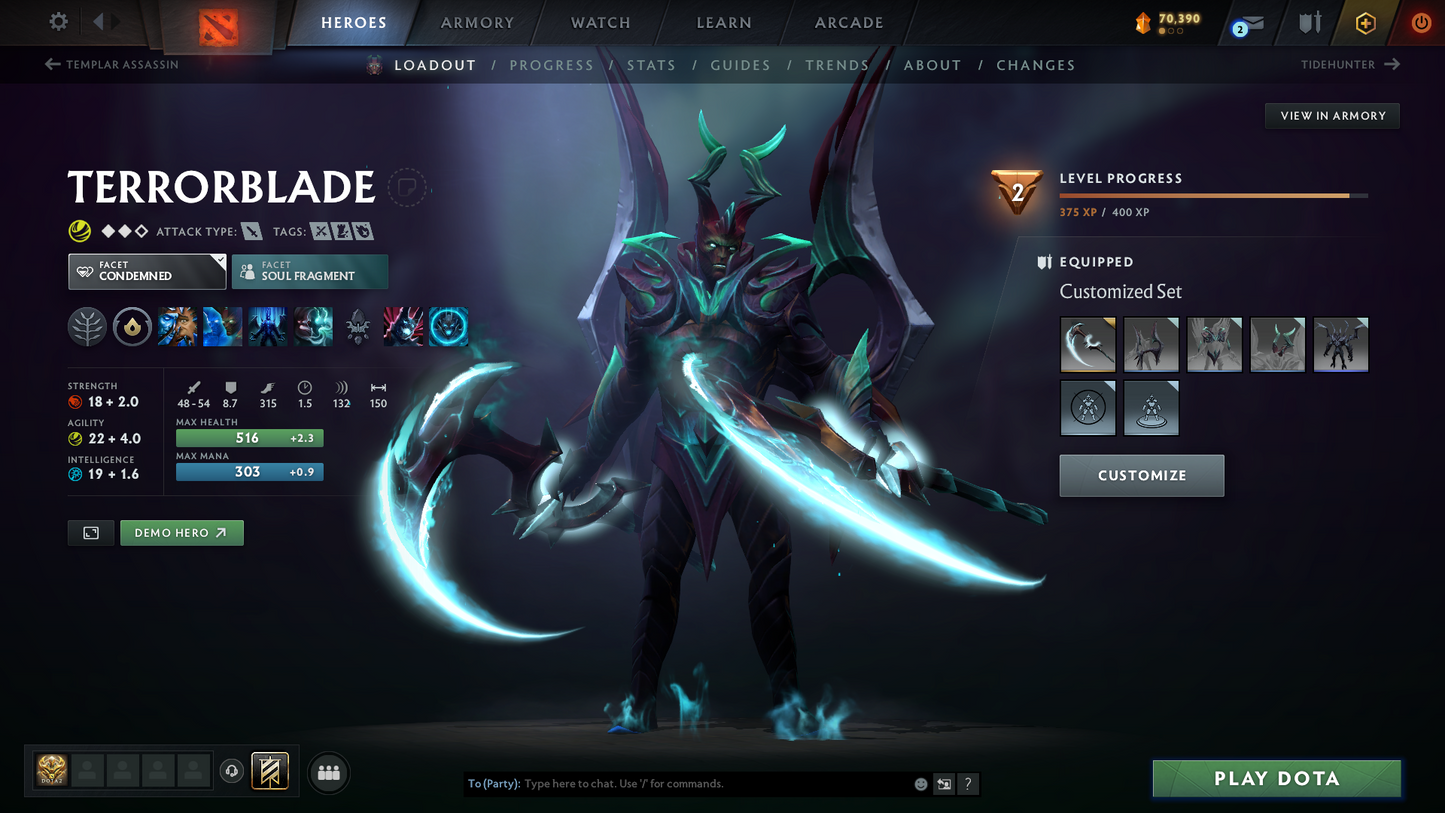
Task: View the Trends tab
Action: click(x=837, y=65)
